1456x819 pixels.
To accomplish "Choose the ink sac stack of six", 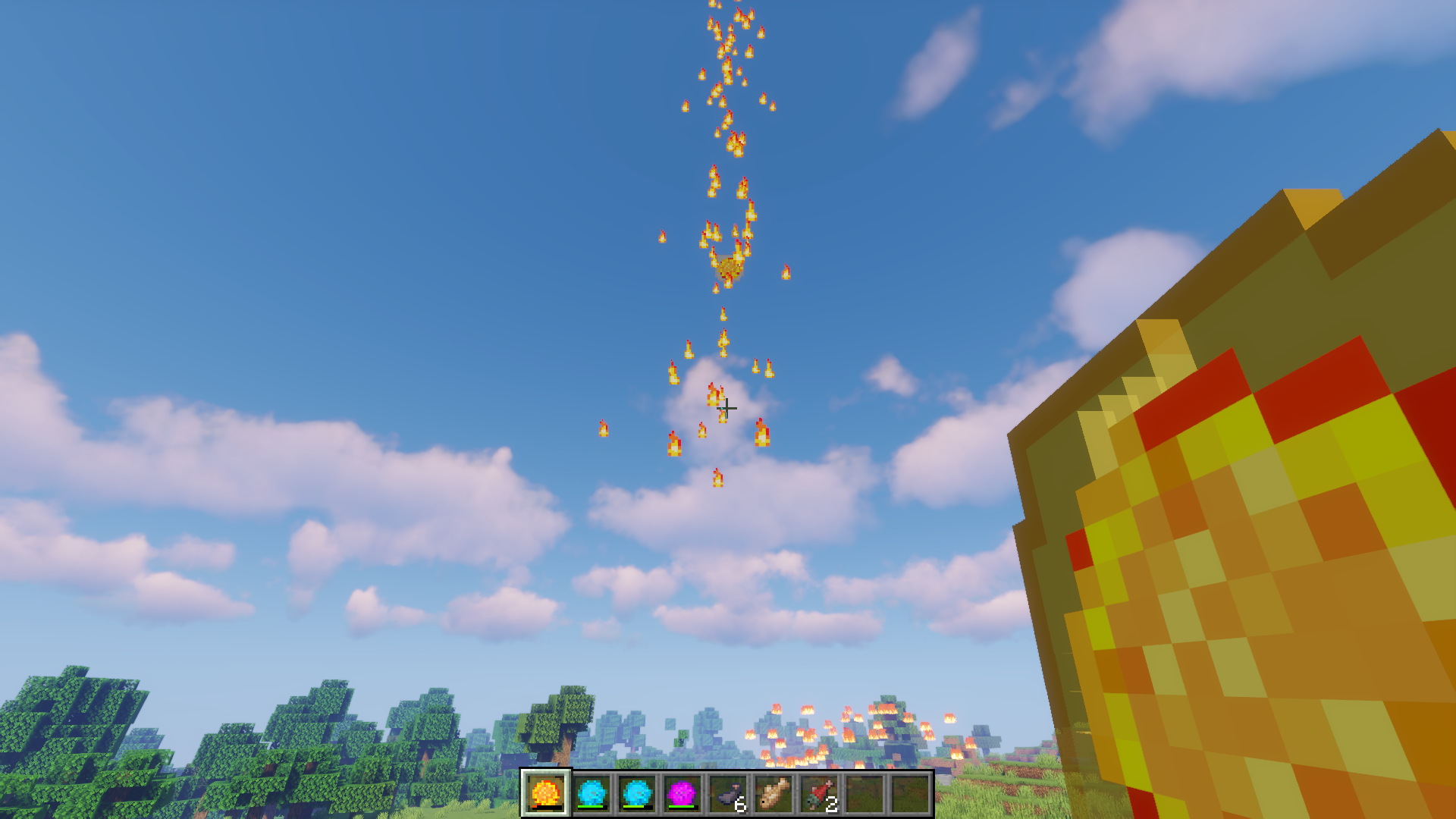I will [728, 794].
